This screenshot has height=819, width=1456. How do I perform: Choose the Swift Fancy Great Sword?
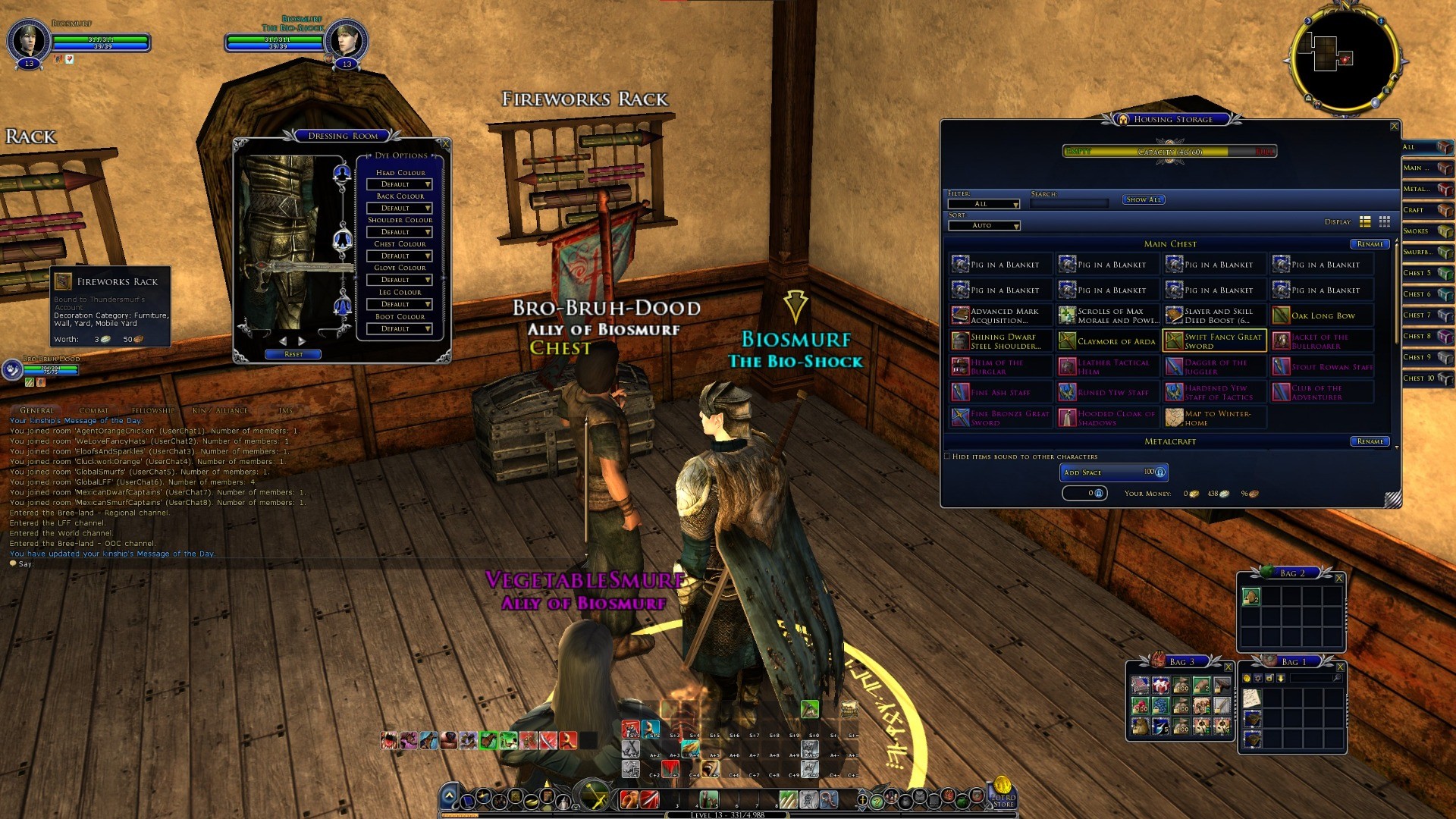coord(1214,341)
